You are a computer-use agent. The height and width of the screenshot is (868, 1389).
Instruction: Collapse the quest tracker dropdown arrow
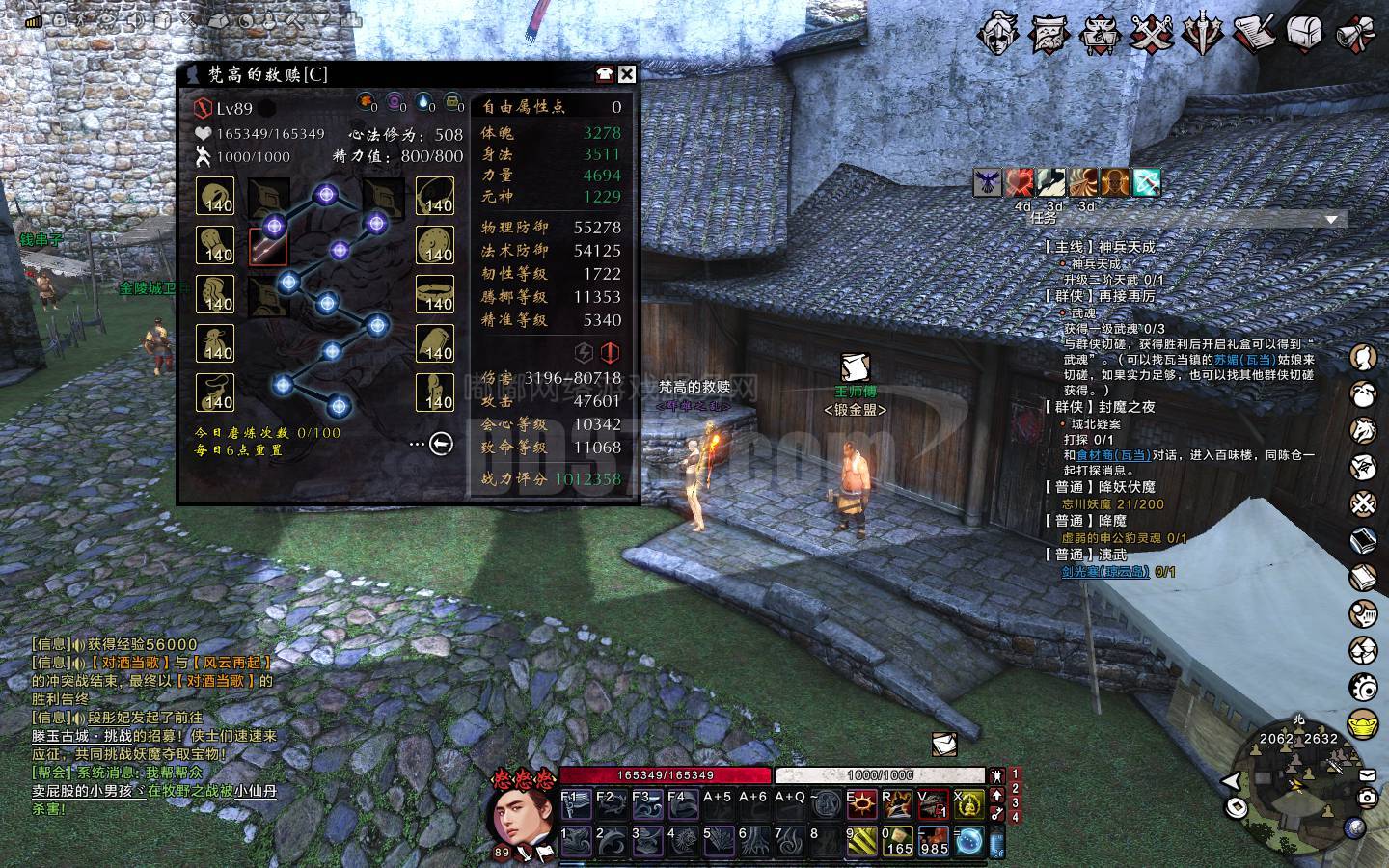(1332, 220)
